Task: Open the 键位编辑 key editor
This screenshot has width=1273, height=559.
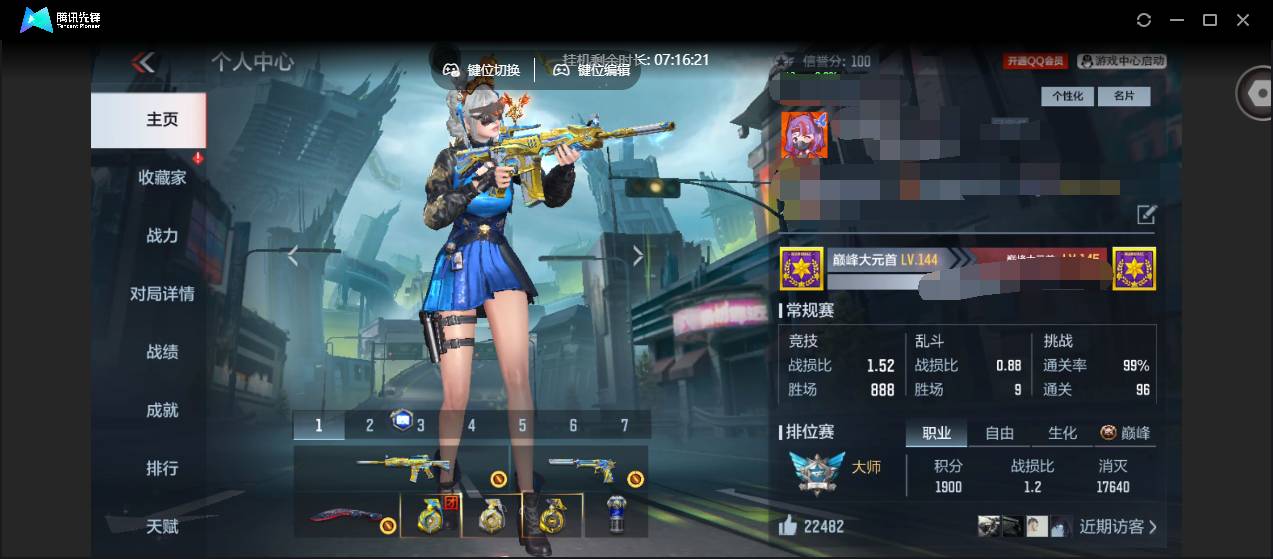Action: click(593, 70)
